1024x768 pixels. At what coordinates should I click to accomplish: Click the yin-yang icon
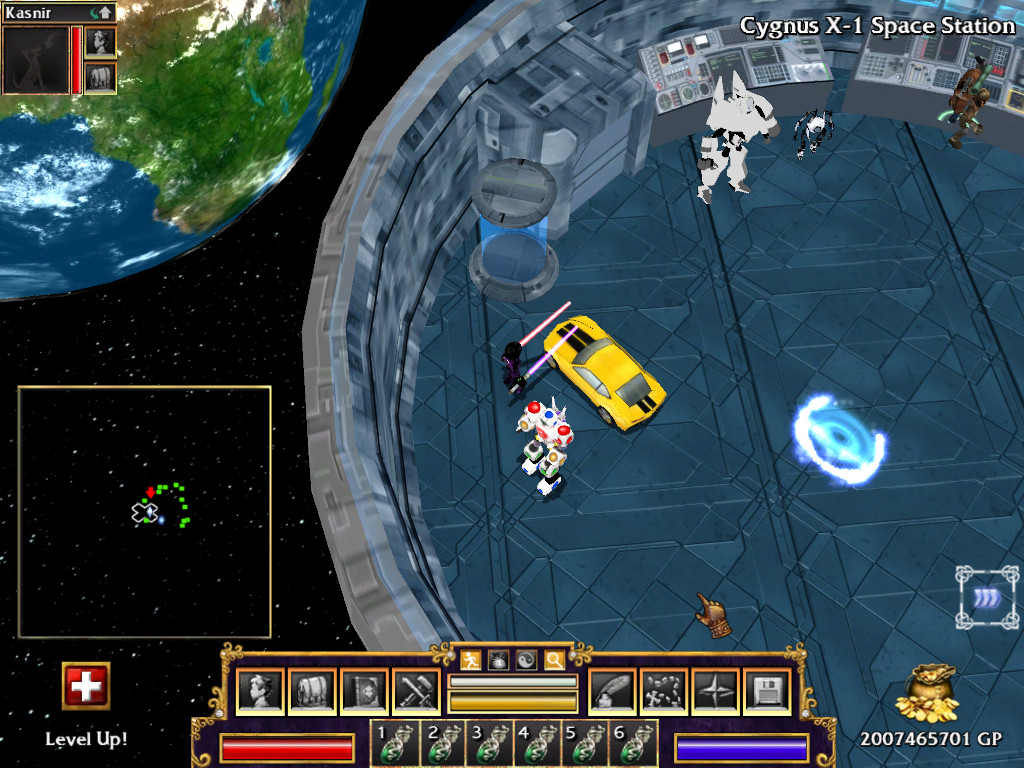click(525, 659)
